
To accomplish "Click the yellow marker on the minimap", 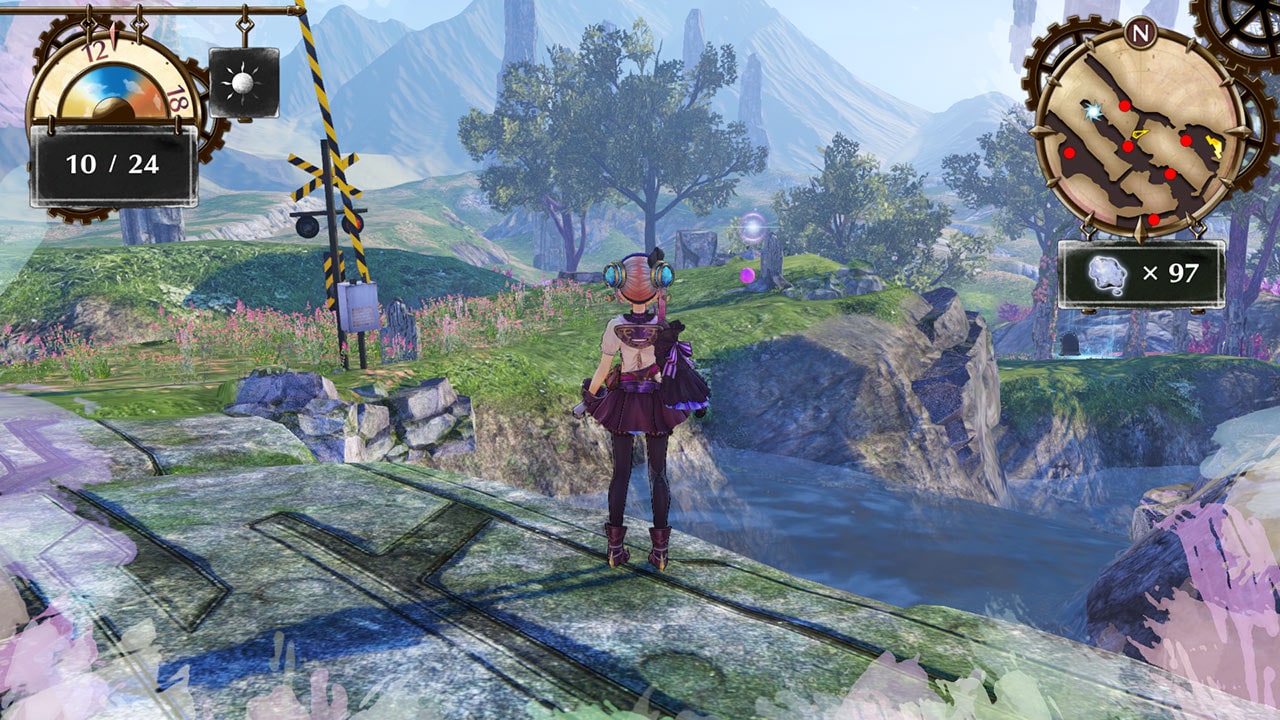I will 1214,146.
